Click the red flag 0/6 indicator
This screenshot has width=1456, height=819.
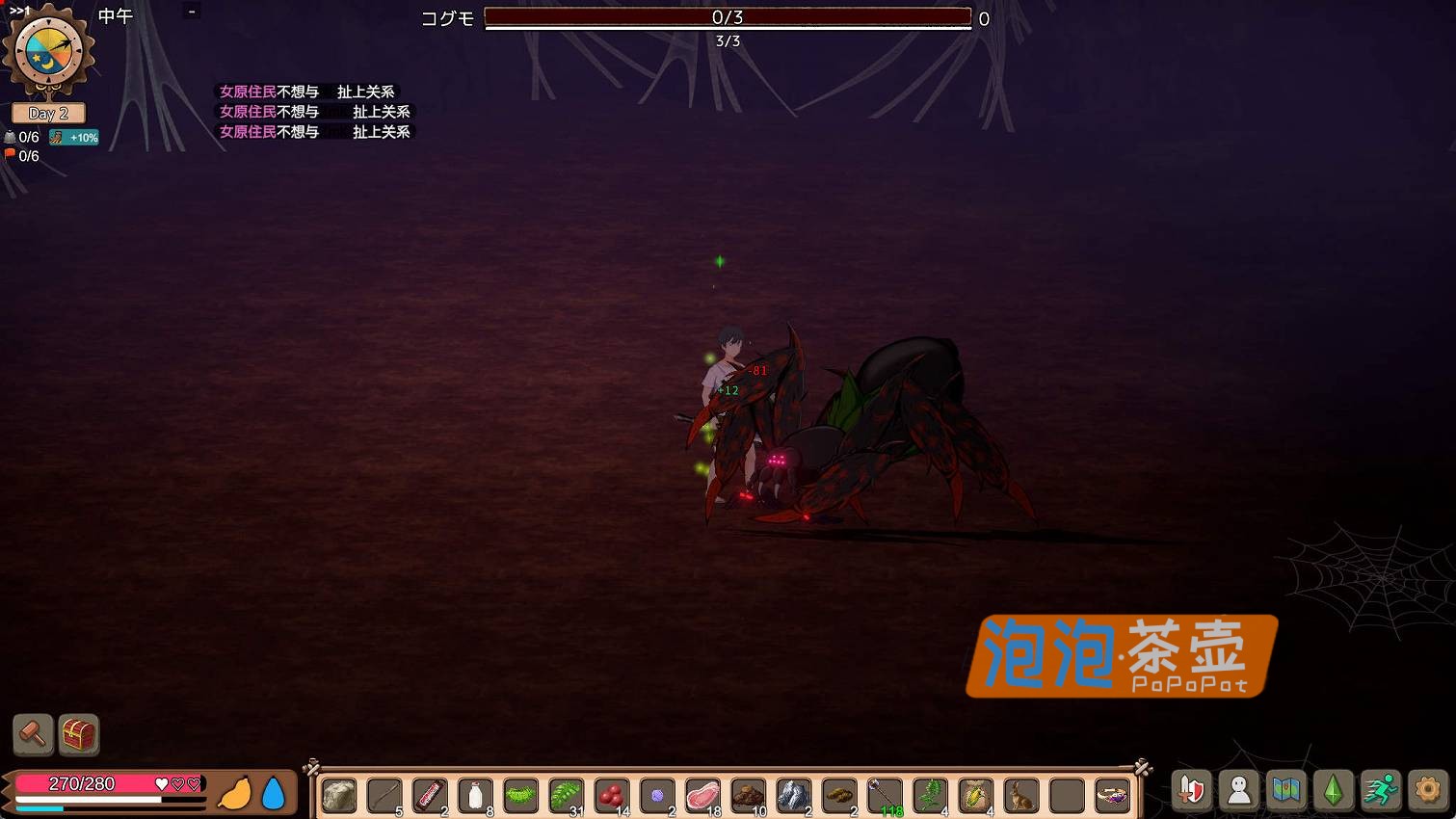pos(10,155)
